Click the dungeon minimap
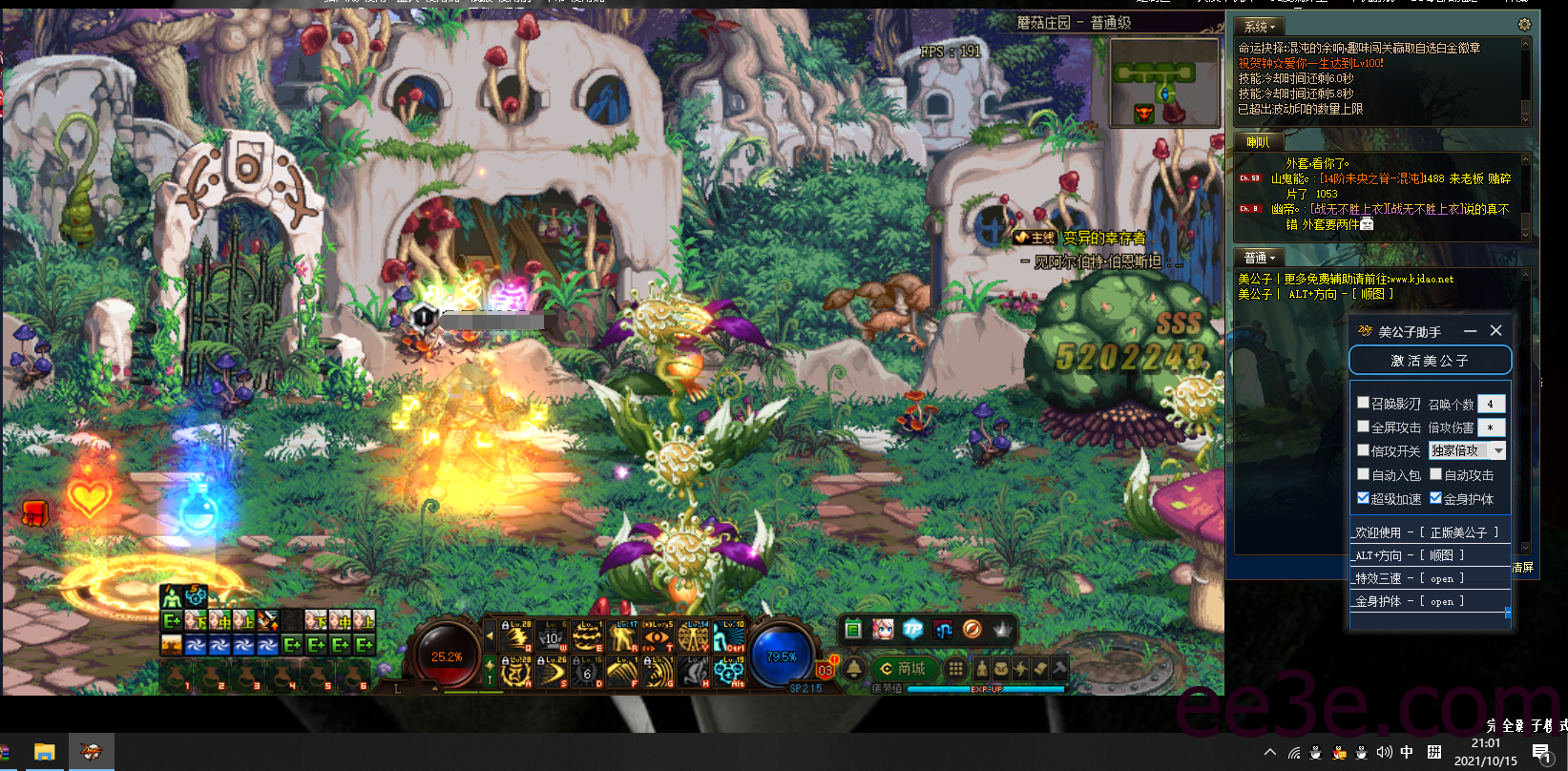 click(1164, 84)
